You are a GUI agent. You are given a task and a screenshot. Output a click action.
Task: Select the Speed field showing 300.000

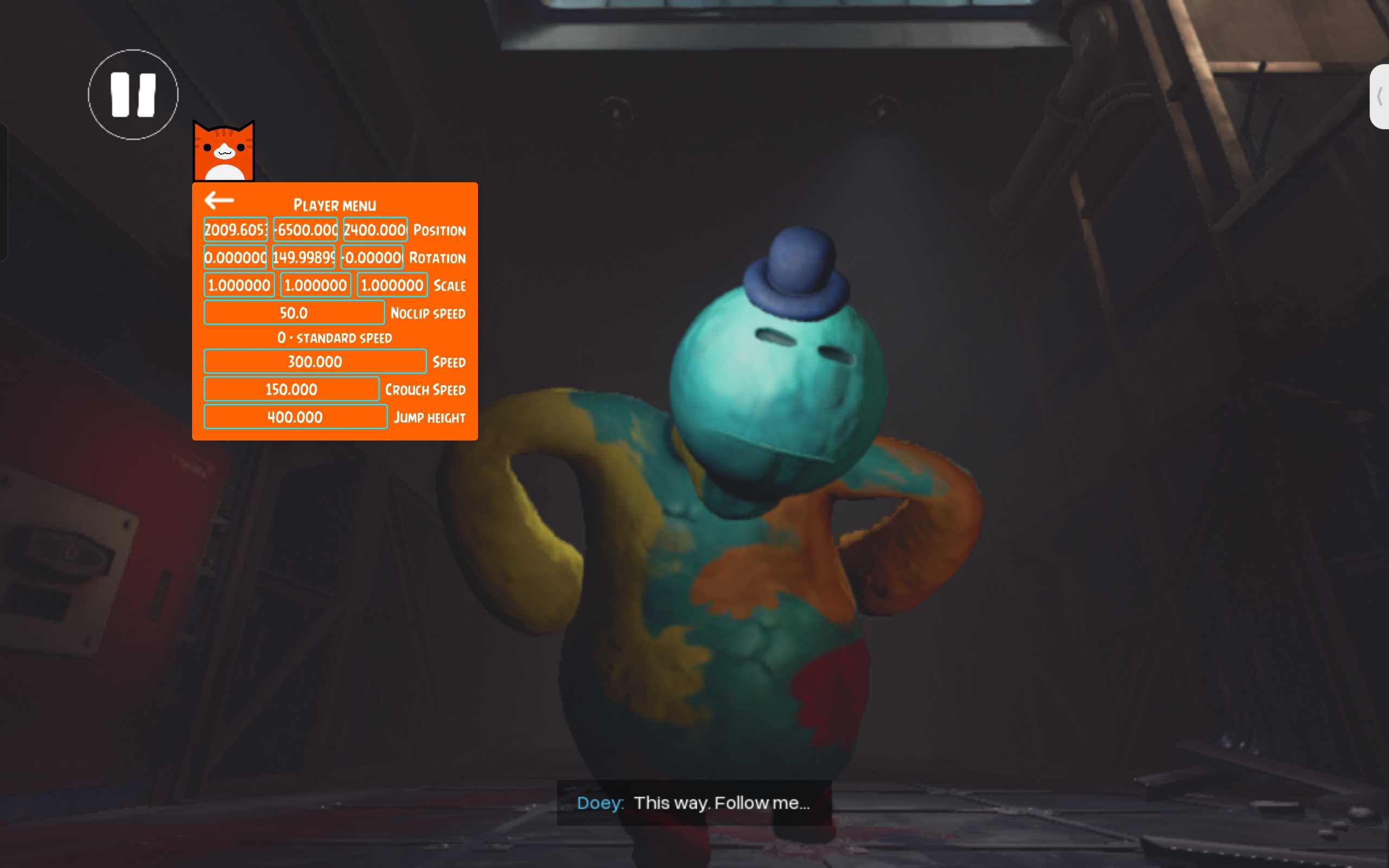tap(315, 362)
